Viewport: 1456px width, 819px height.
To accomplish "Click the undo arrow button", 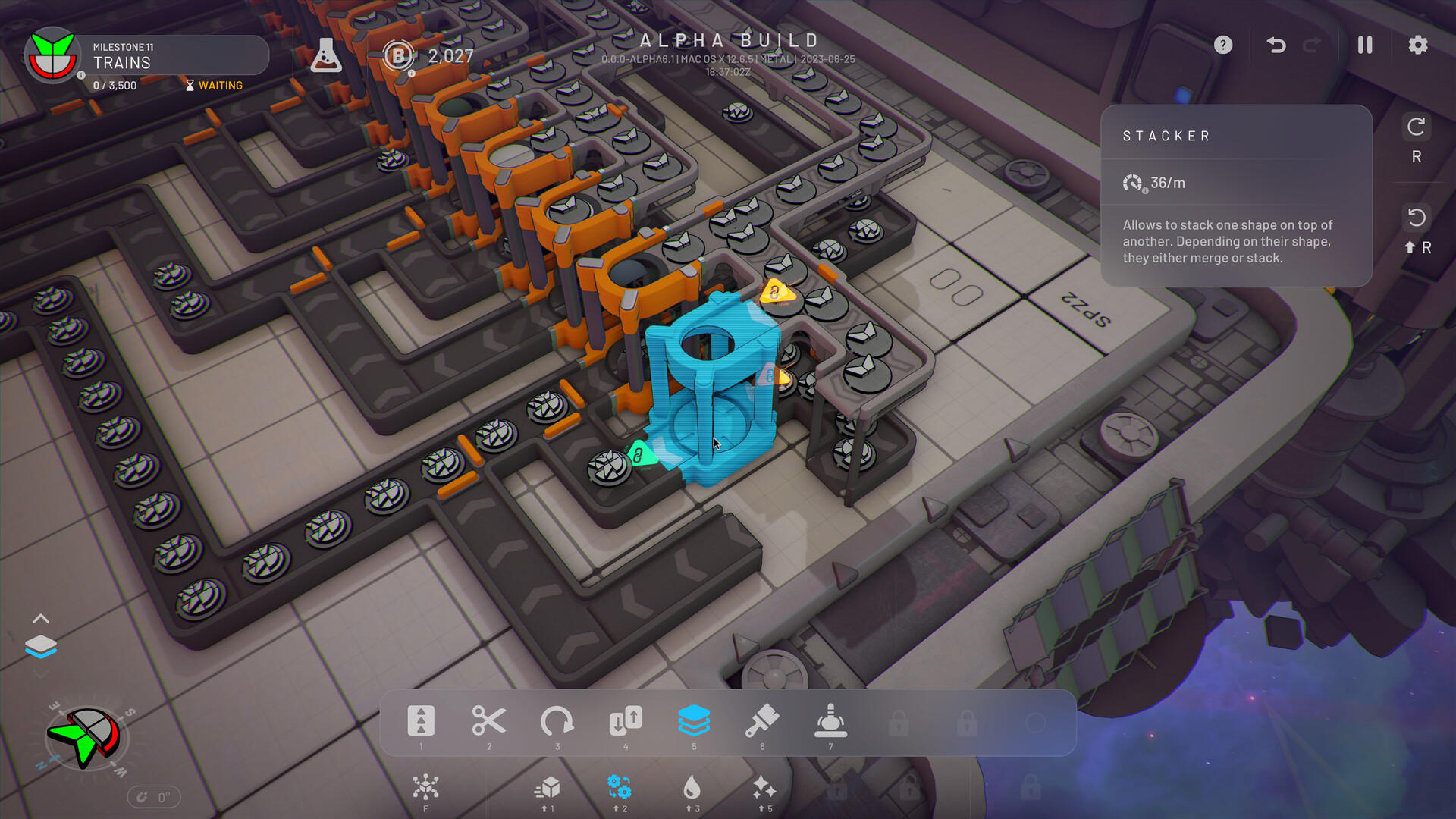I will pos(1276,45).
